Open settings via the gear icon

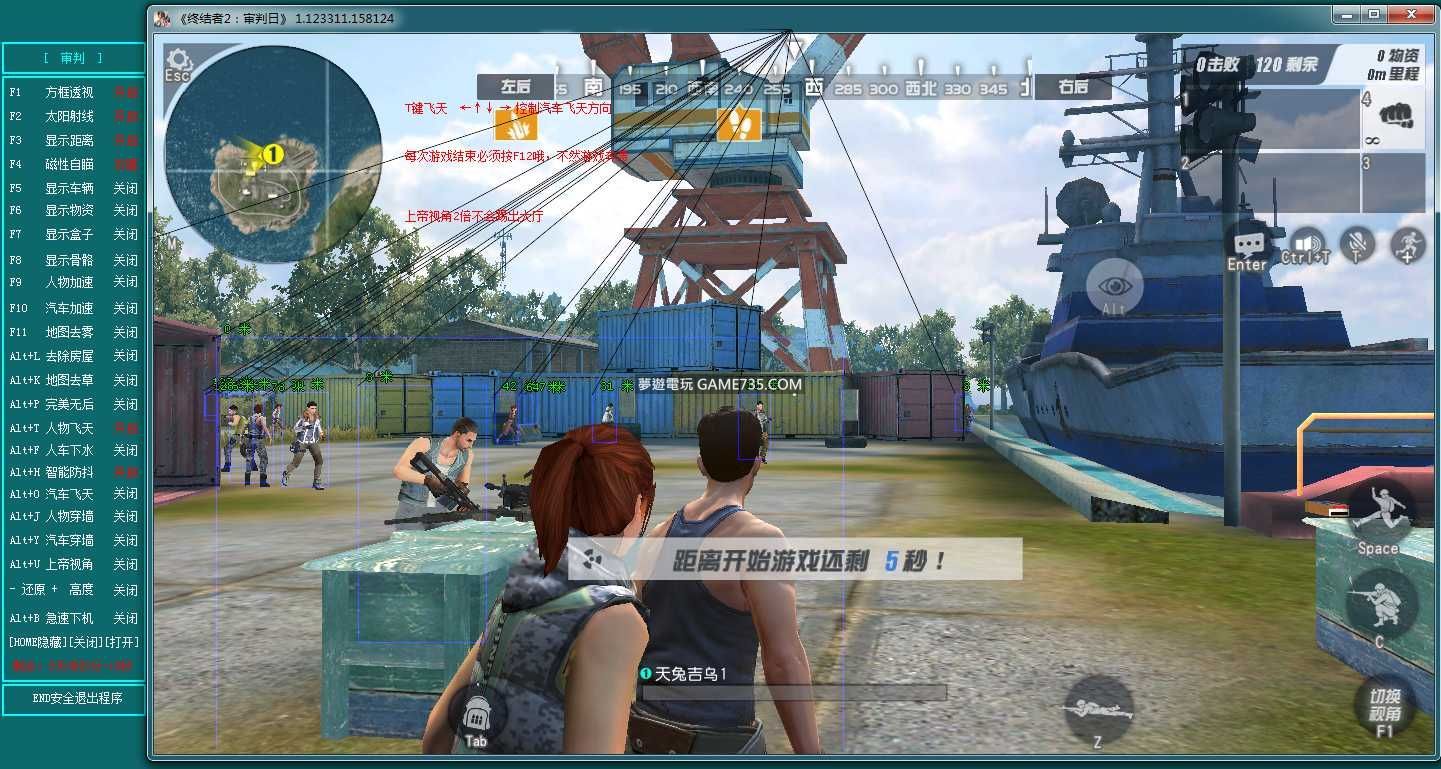[x=179, y=61]
